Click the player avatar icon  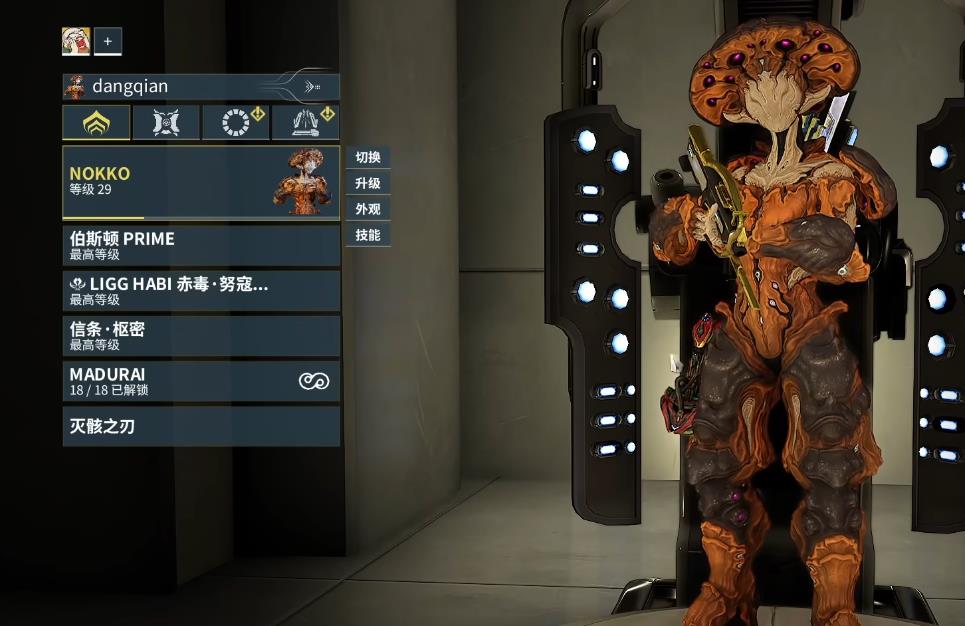coord(76,41)
